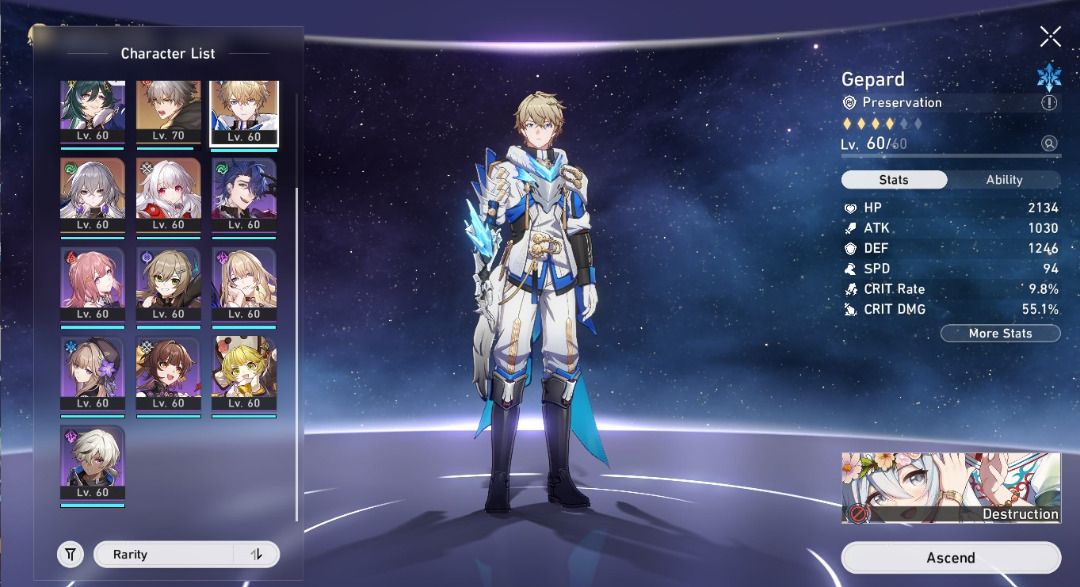The image size is (1080, 587).
Task: Select the Lv. 70 gray-haired character
Action: point(168,111)
